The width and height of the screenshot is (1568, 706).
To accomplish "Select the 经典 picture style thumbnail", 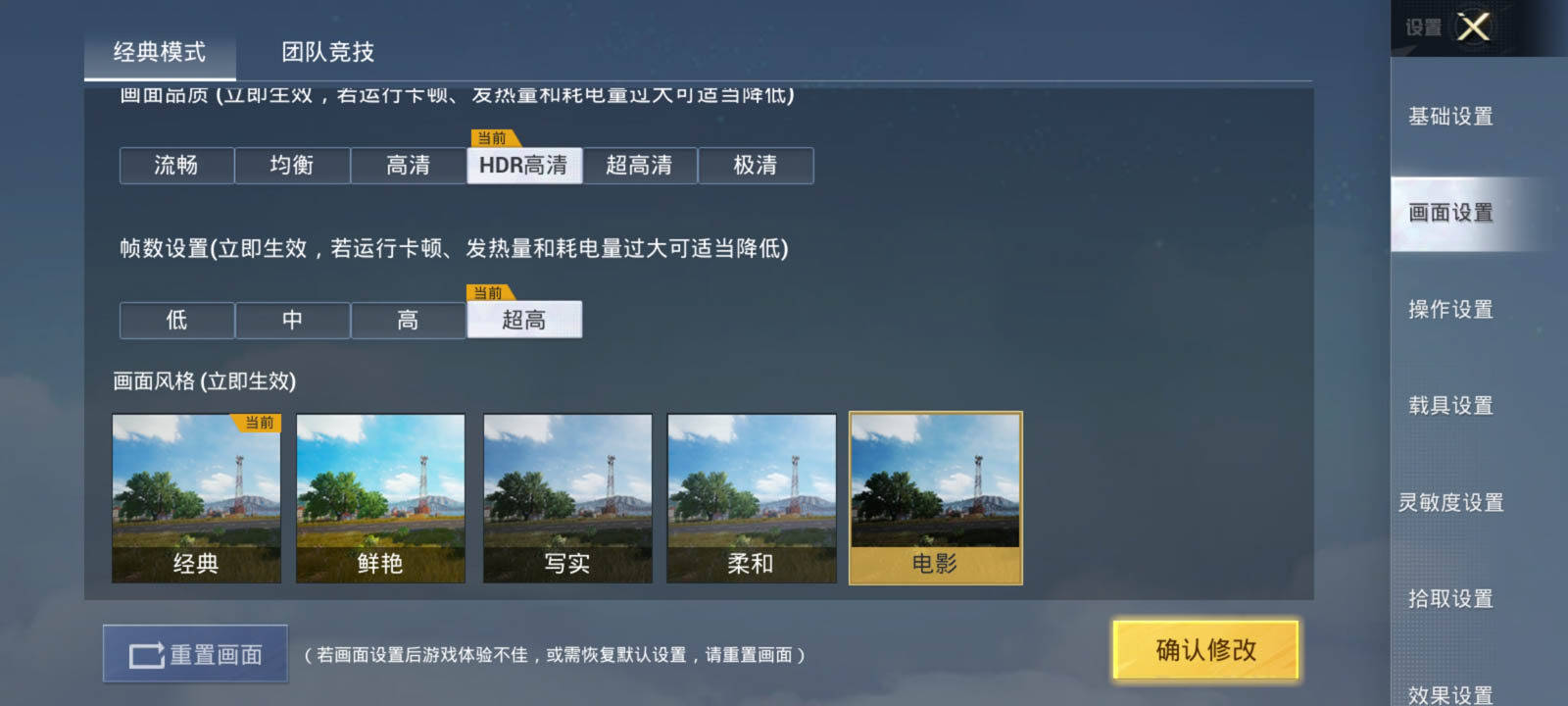I will [x=195, y=498].
